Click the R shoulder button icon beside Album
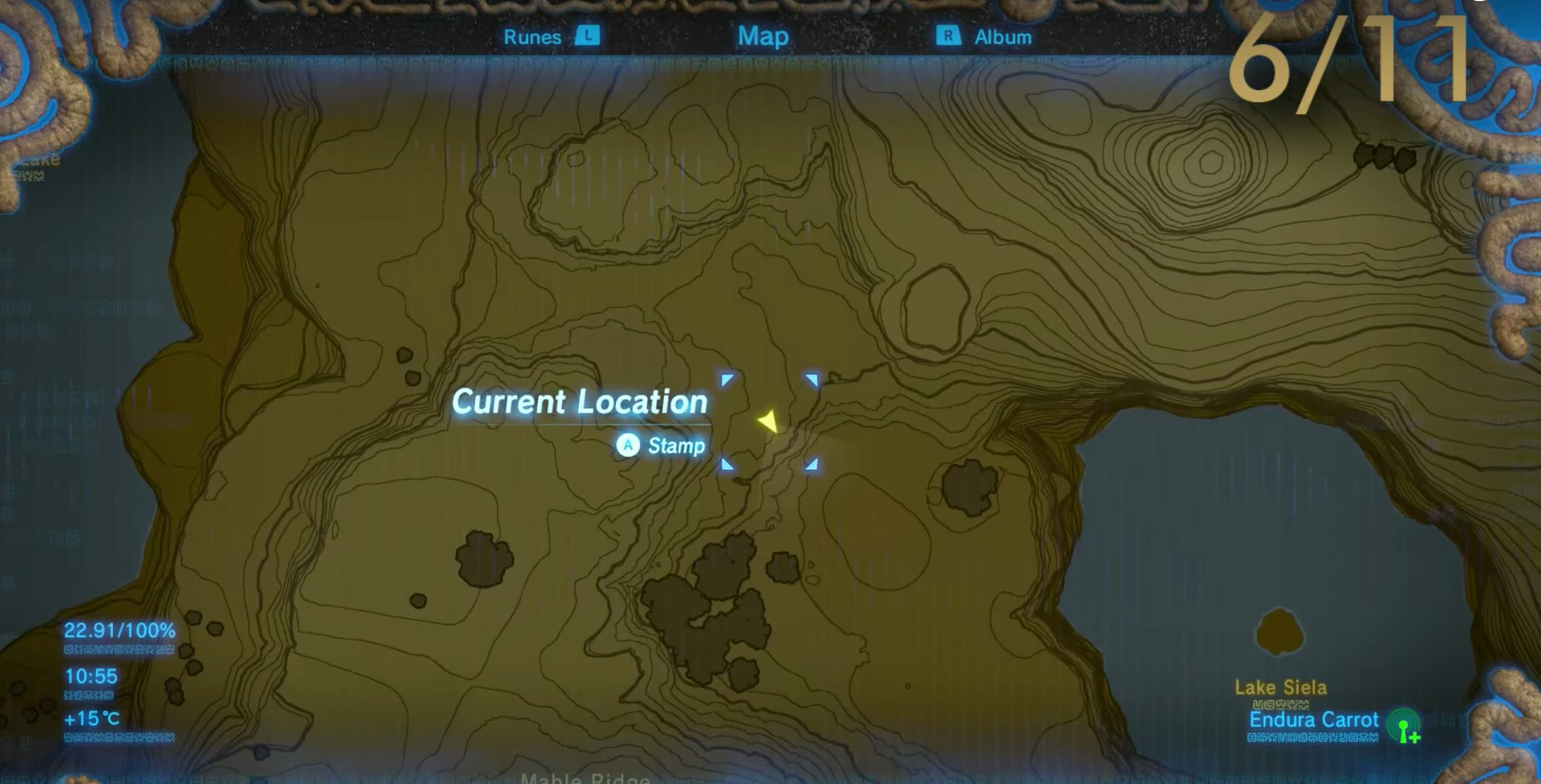 point(948,37)
